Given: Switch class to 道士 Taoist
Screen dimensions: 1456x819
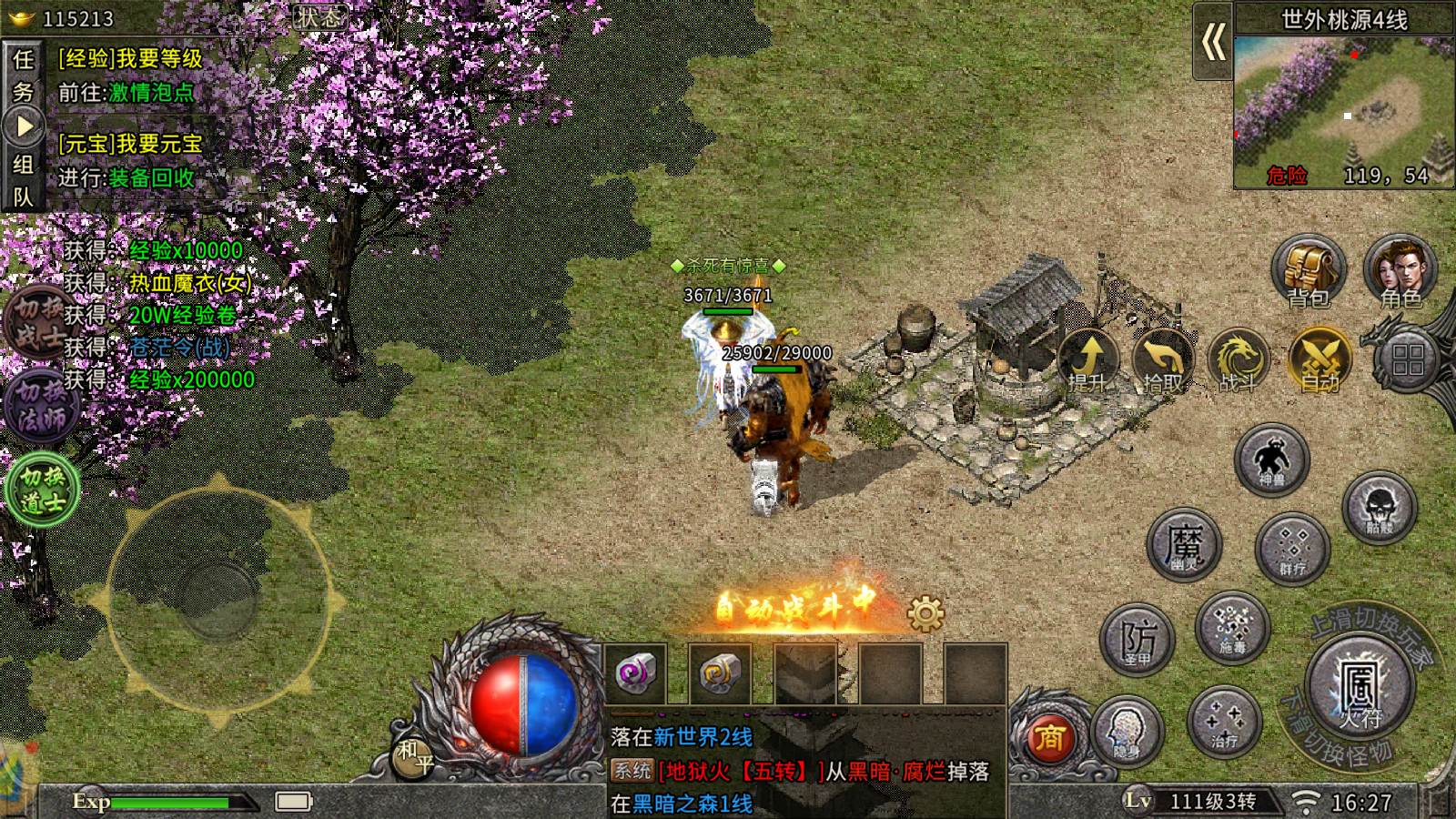Looking at the screenshot, I should tap(42, 490).
